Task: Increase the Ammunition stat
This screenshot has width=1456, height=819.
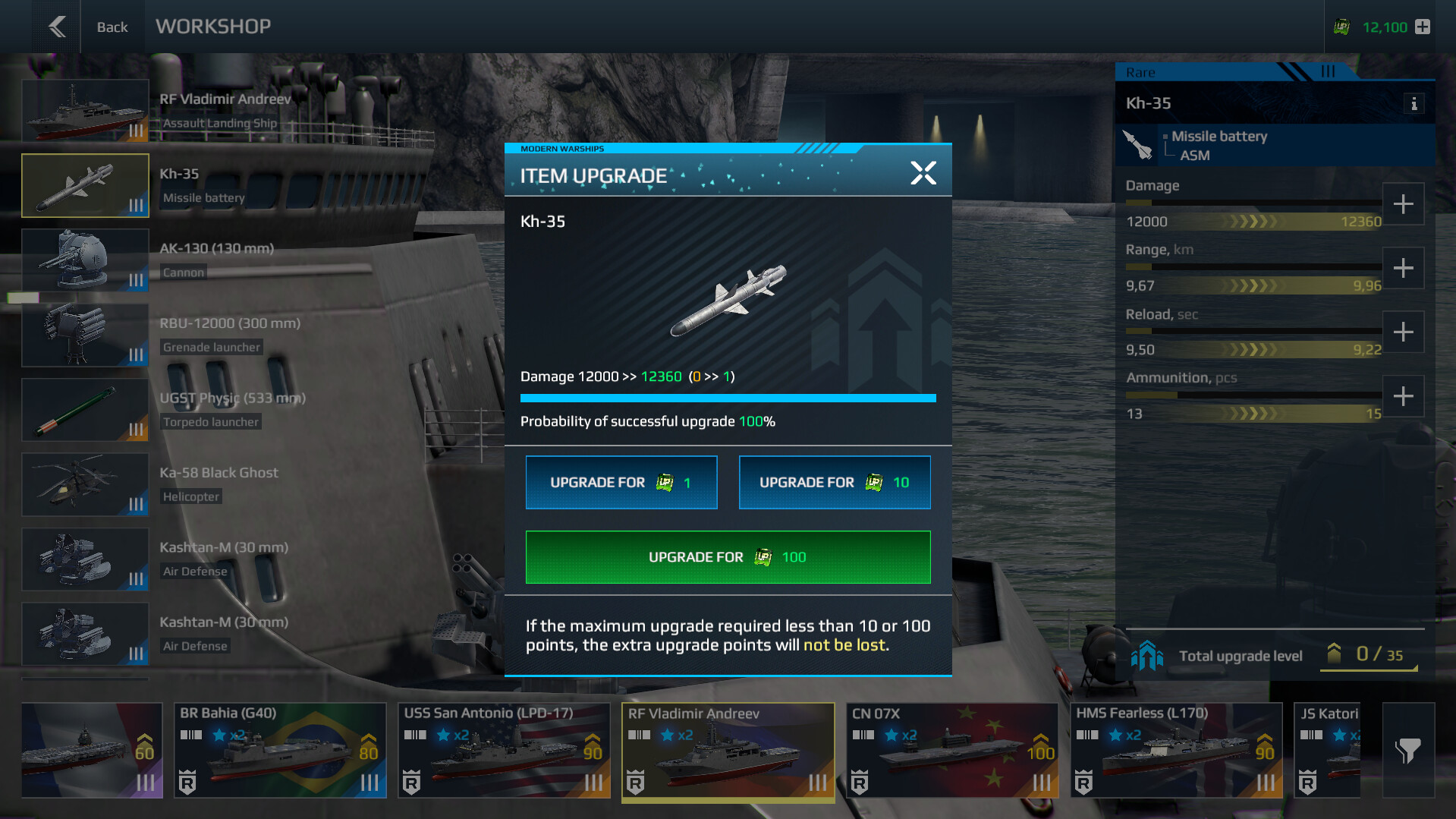Action: (1403, 396)
